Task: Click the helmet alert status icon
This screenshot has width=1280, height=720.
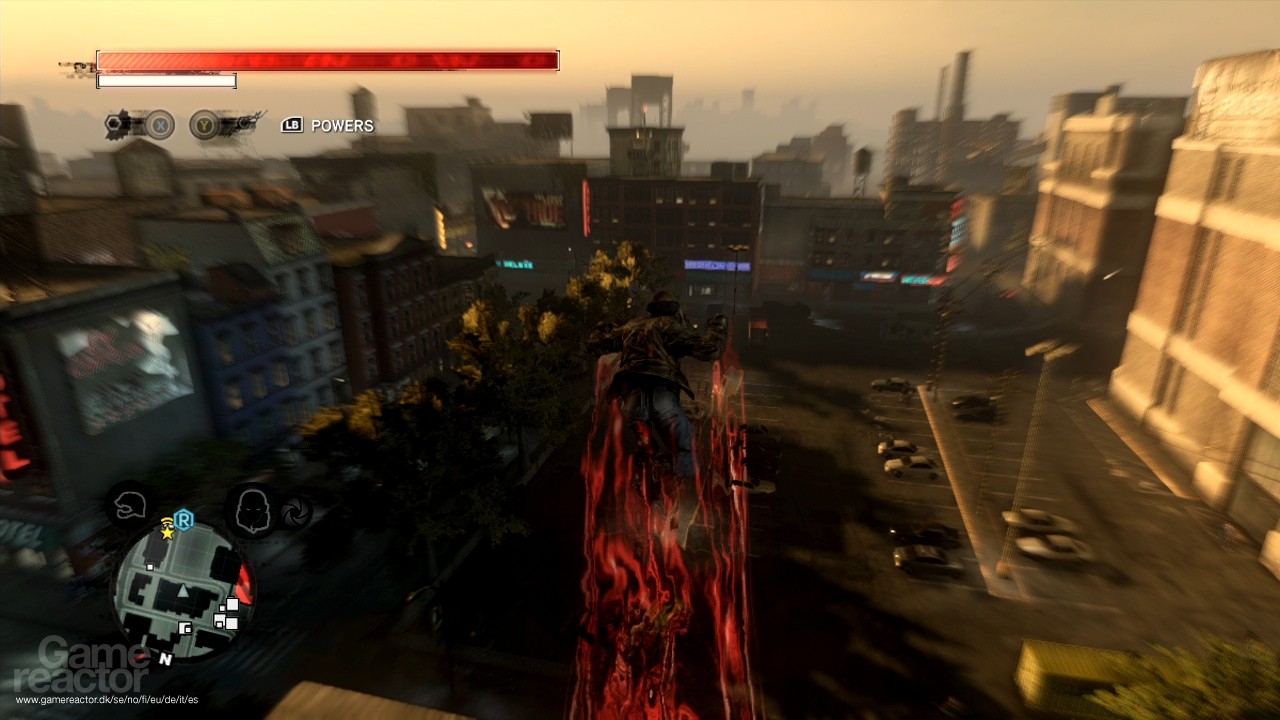Action: click(x=131, y=505)
